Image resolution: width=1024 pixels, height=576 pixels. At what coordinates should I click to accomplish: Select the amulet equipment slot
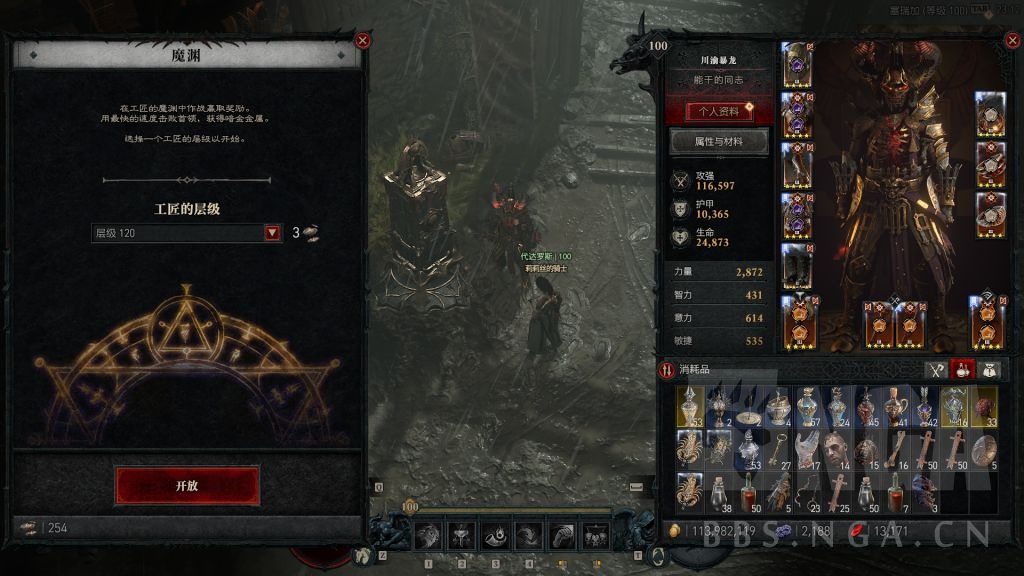[989, 113]
